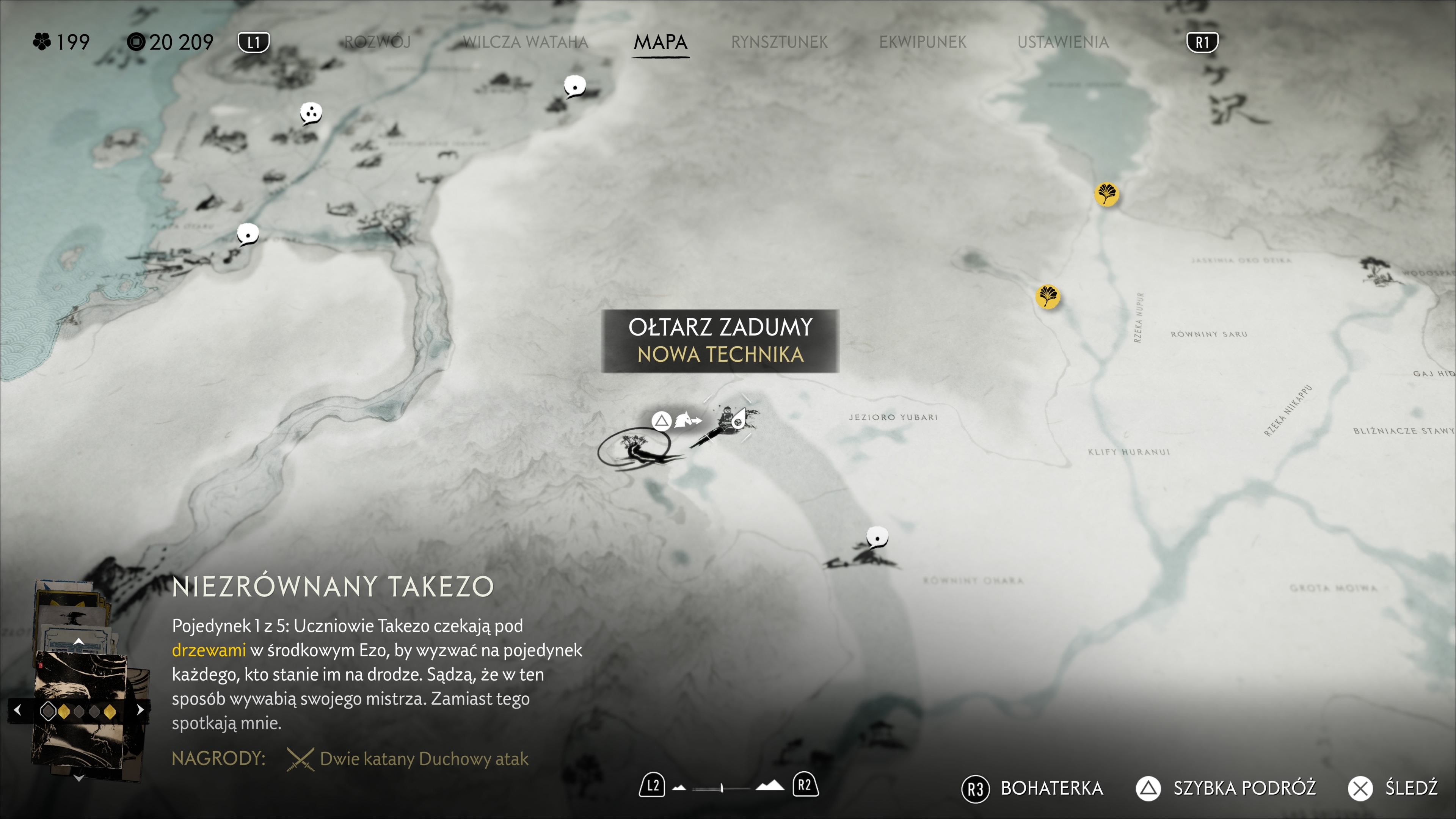1456x819 pixels.
Task: Pick the yellow ginkgo marker below the northern lake
Action: point(1106,195)
